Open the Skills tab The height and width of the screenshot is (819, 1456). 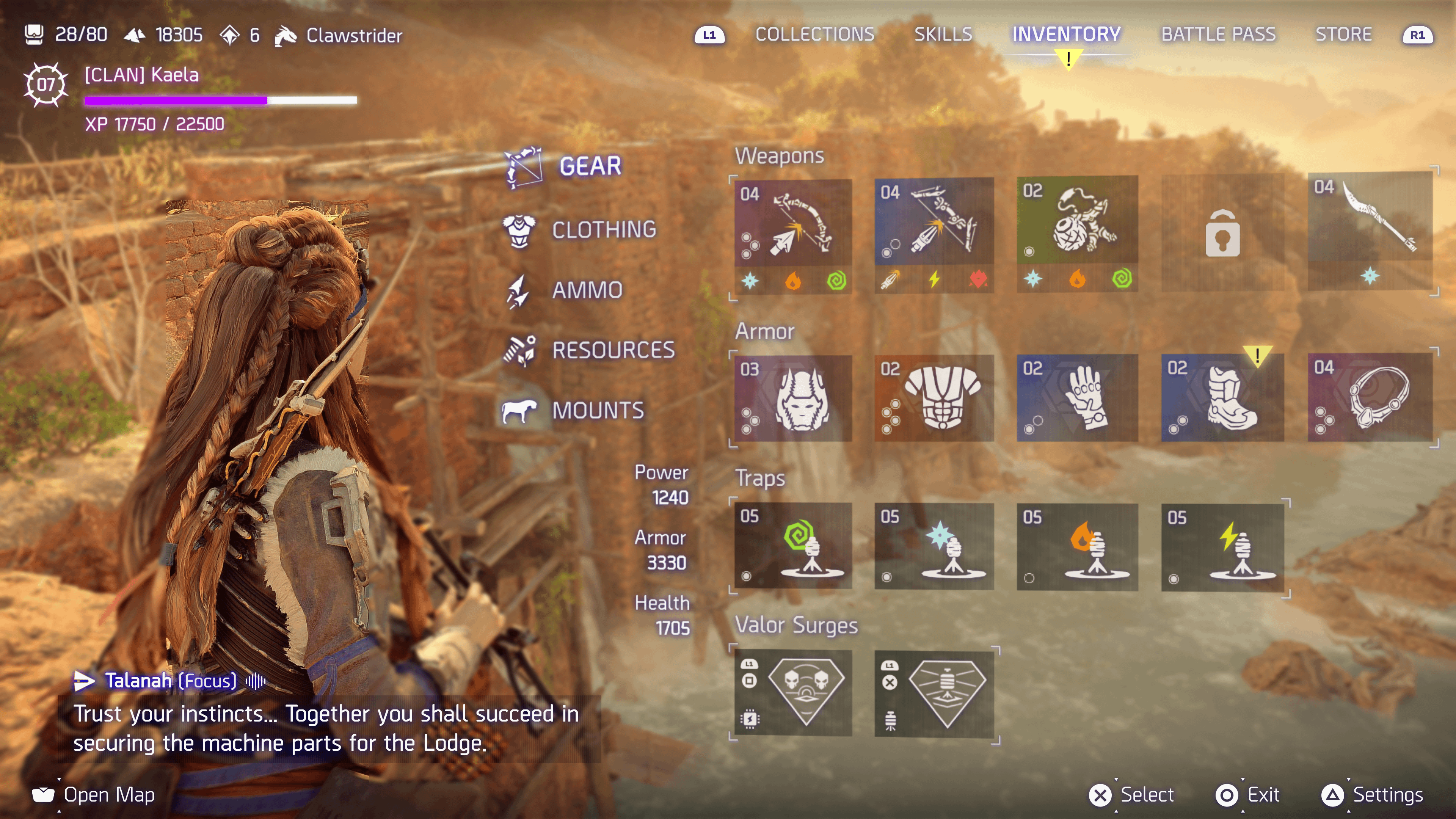(x=943, y=35)
